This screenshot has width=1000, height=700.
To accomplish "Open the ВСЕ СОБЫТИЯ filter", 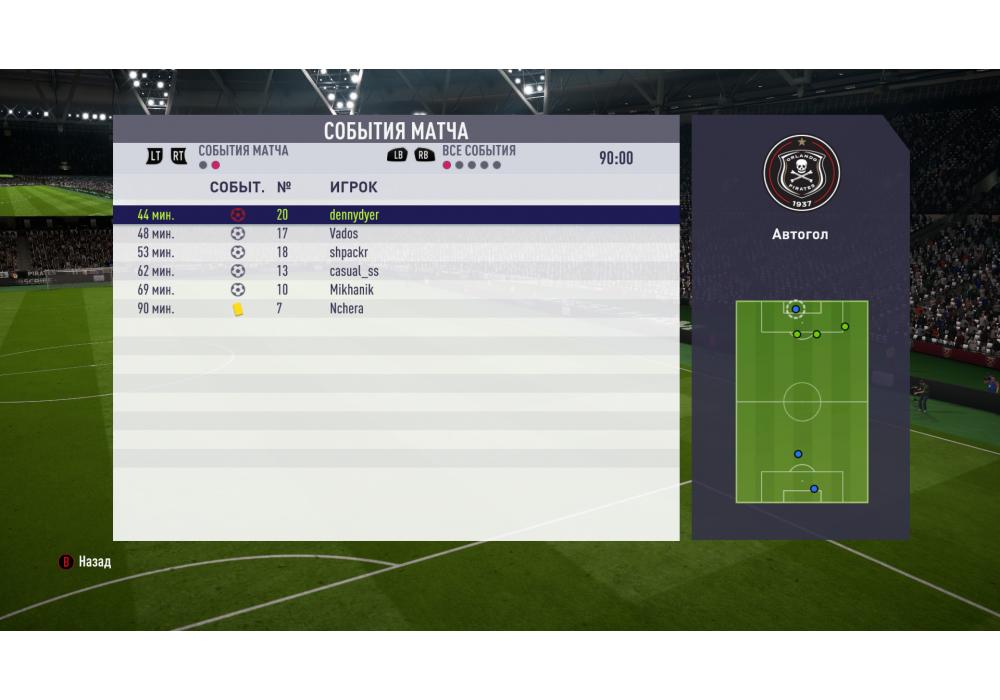I will coord(478,151).
